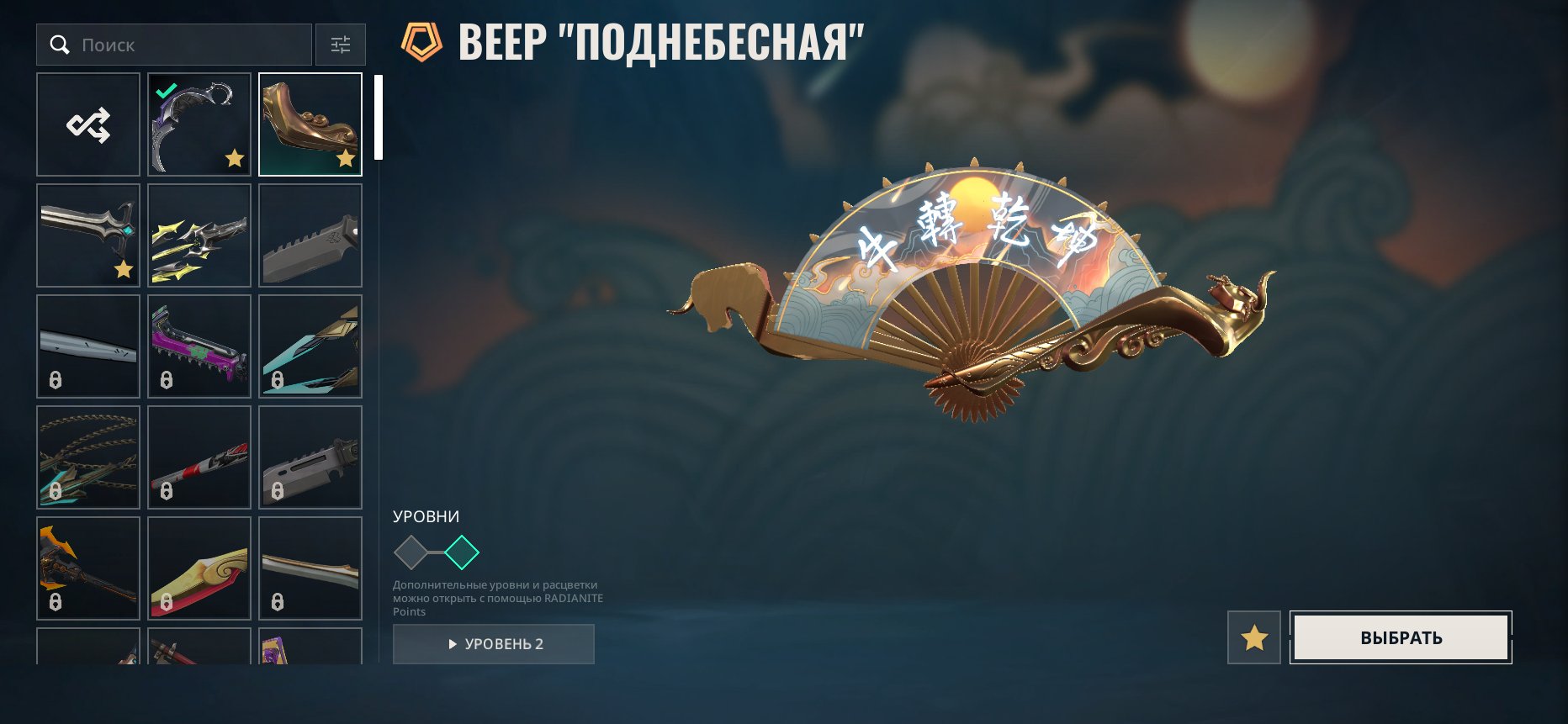1568x724 pixels.
Task: Click the star on the favorited sword skin thumbnail
Action: click(x=124, y=269)
